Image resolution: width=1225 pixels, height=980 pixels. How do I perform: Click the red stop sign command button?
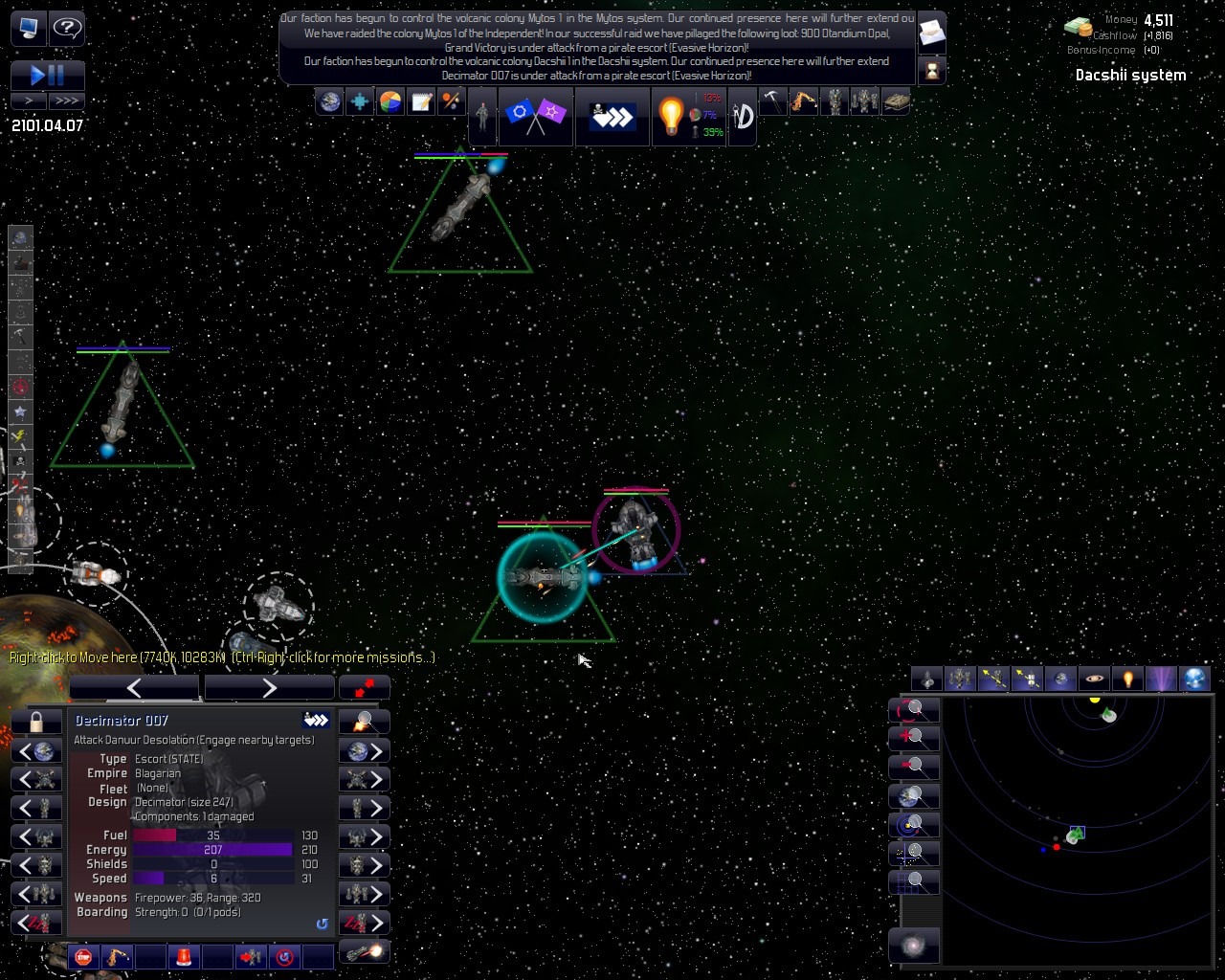coord(83,956)
